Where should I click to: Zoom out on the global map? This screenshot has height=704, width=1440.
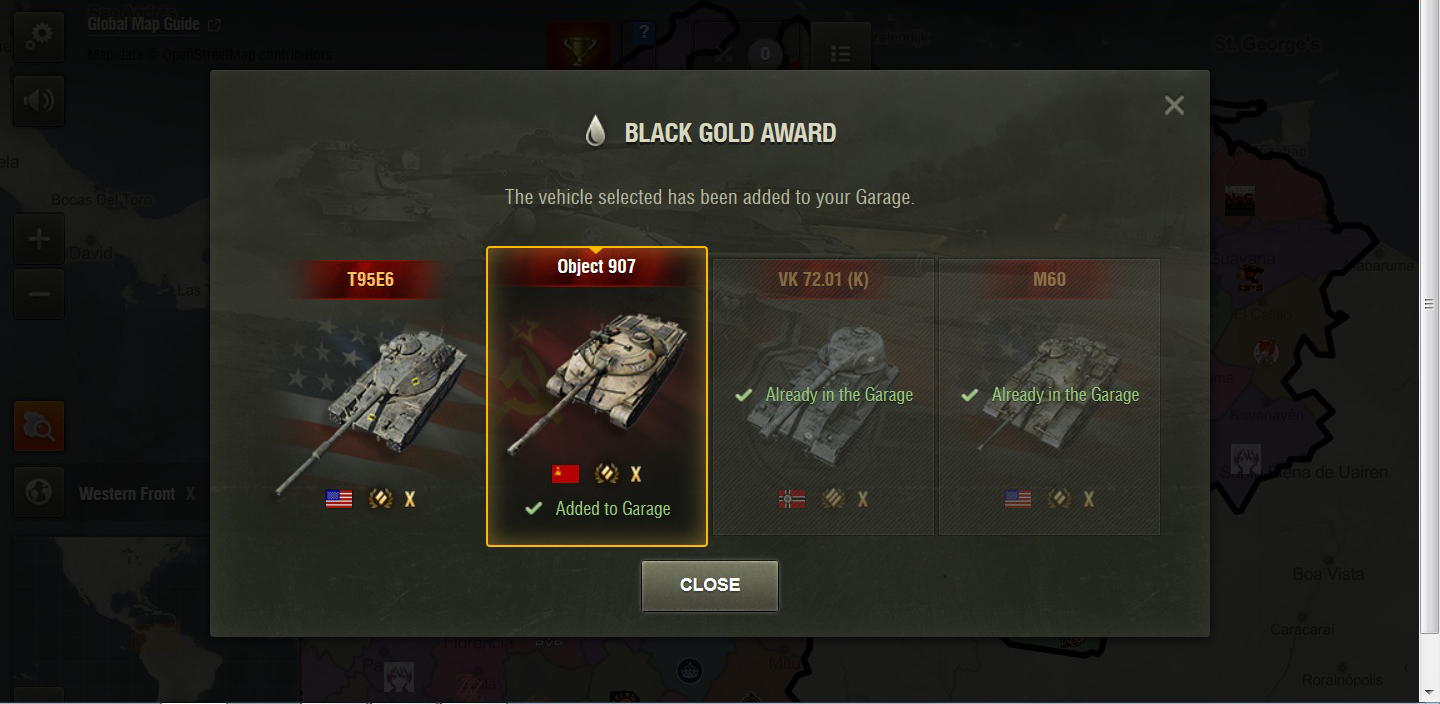(x=39, y=294)
